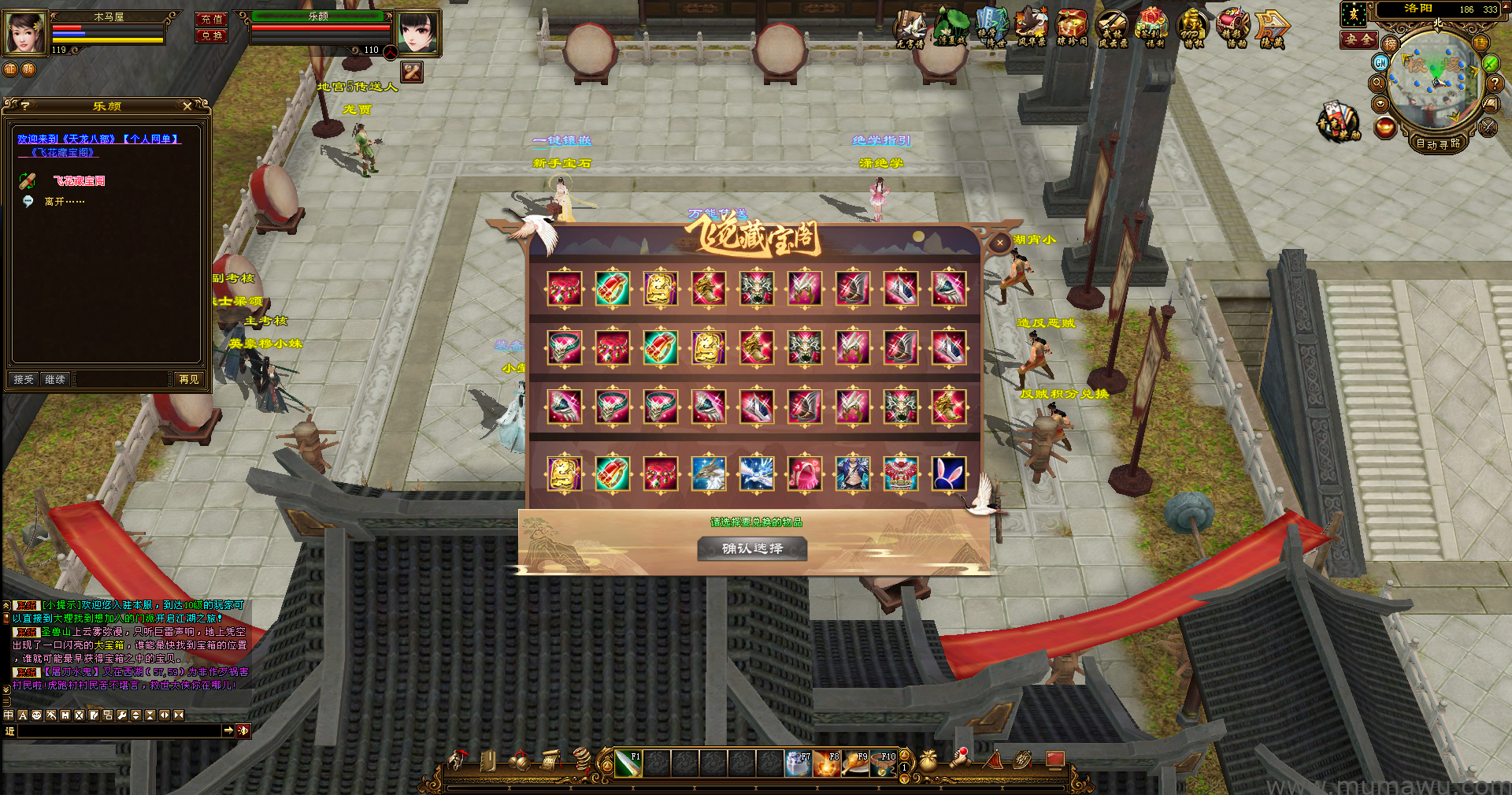Click the 充值 recharge button
The image size is (1512, 795).
(211, 19)
